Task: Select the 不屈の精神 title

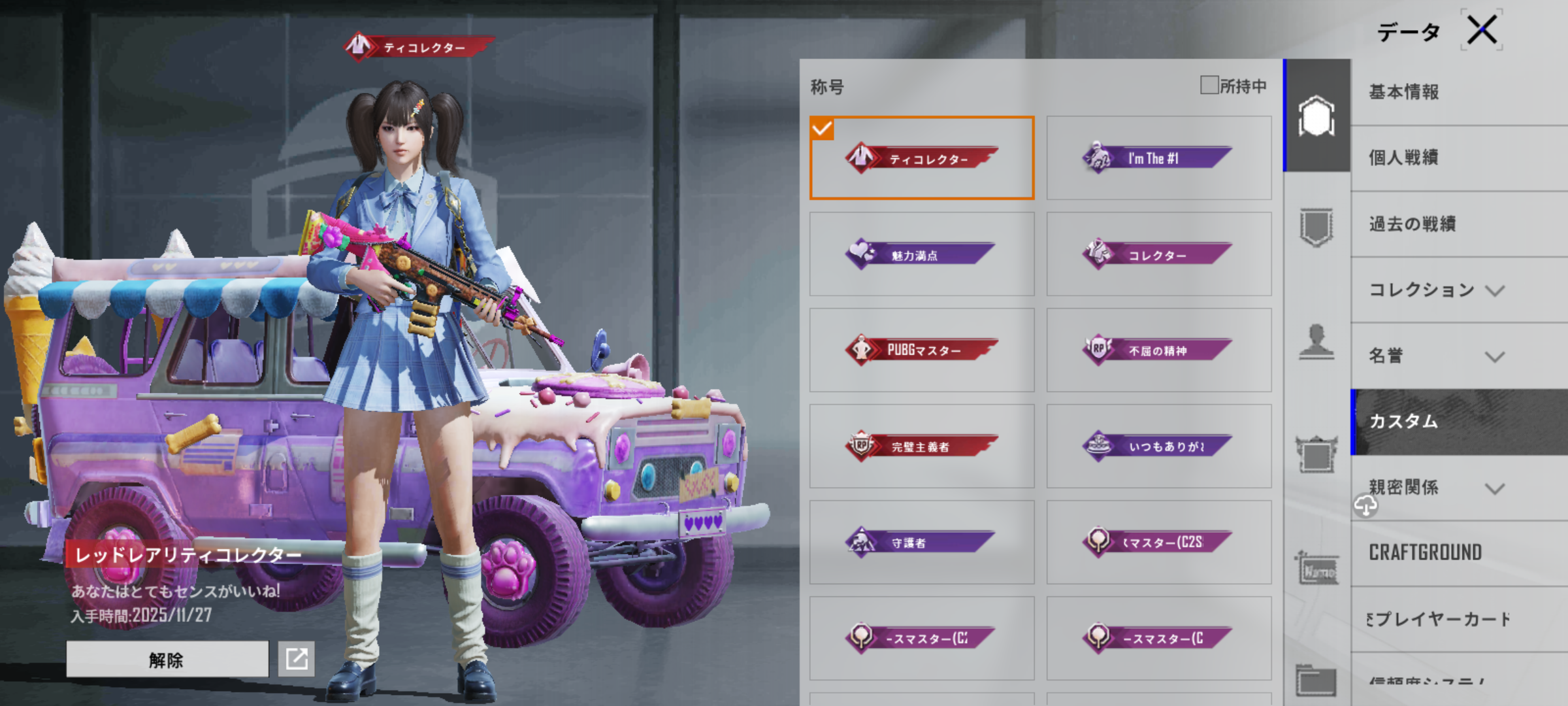Action: [1158, 350]
